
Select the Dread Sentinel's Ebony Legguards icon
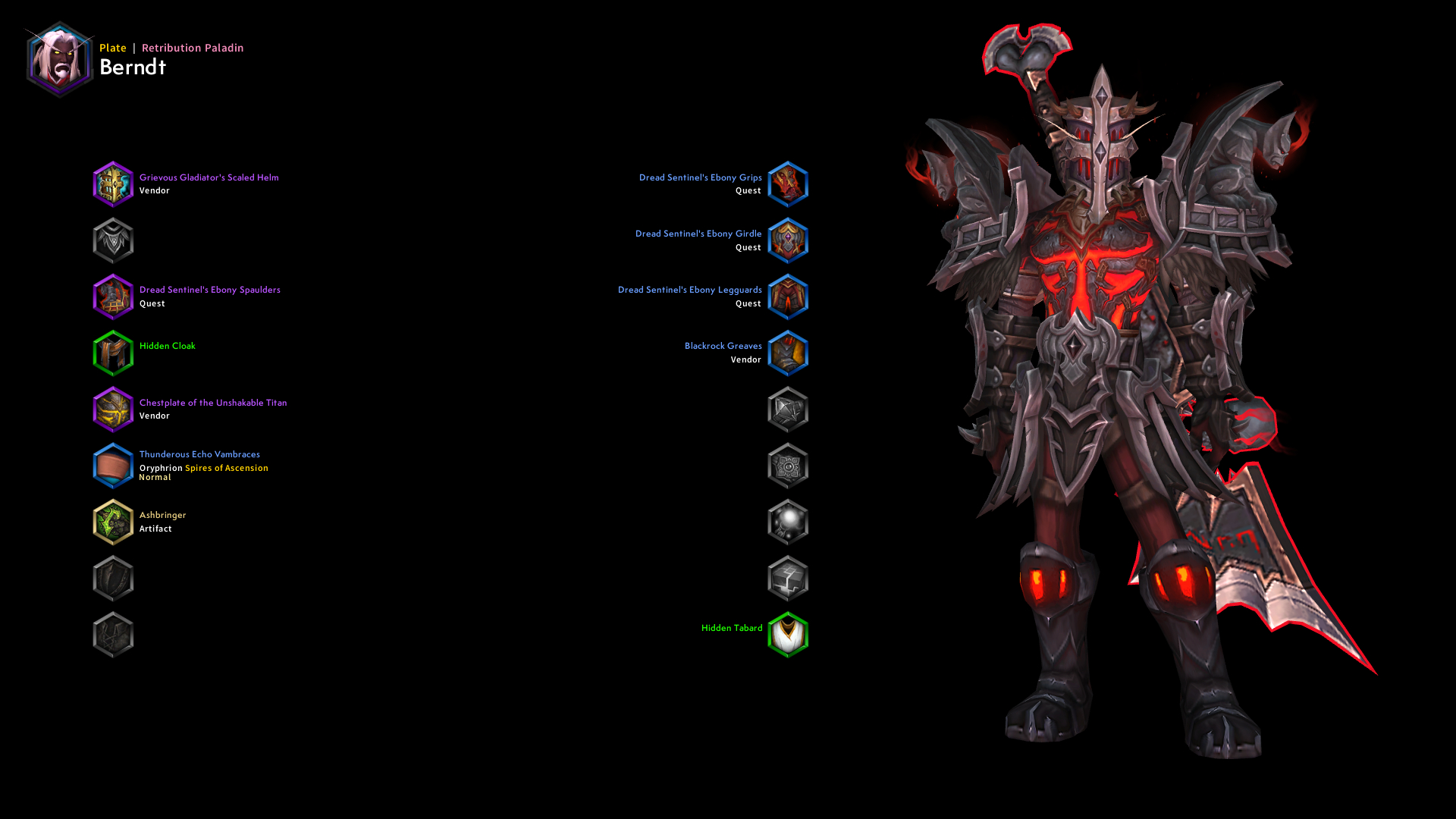pyautogui.click(x=788, y=297)
